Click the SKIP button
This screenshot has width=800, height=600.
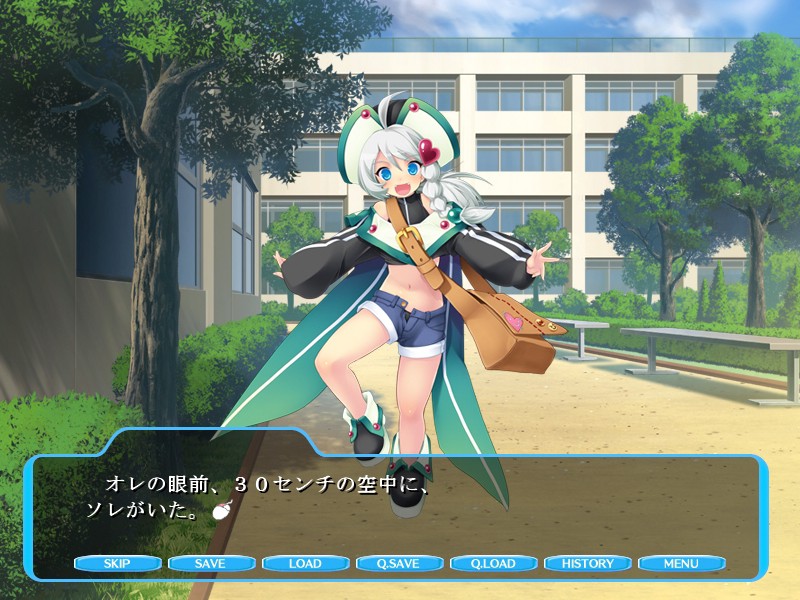click(x=117, y=564)
